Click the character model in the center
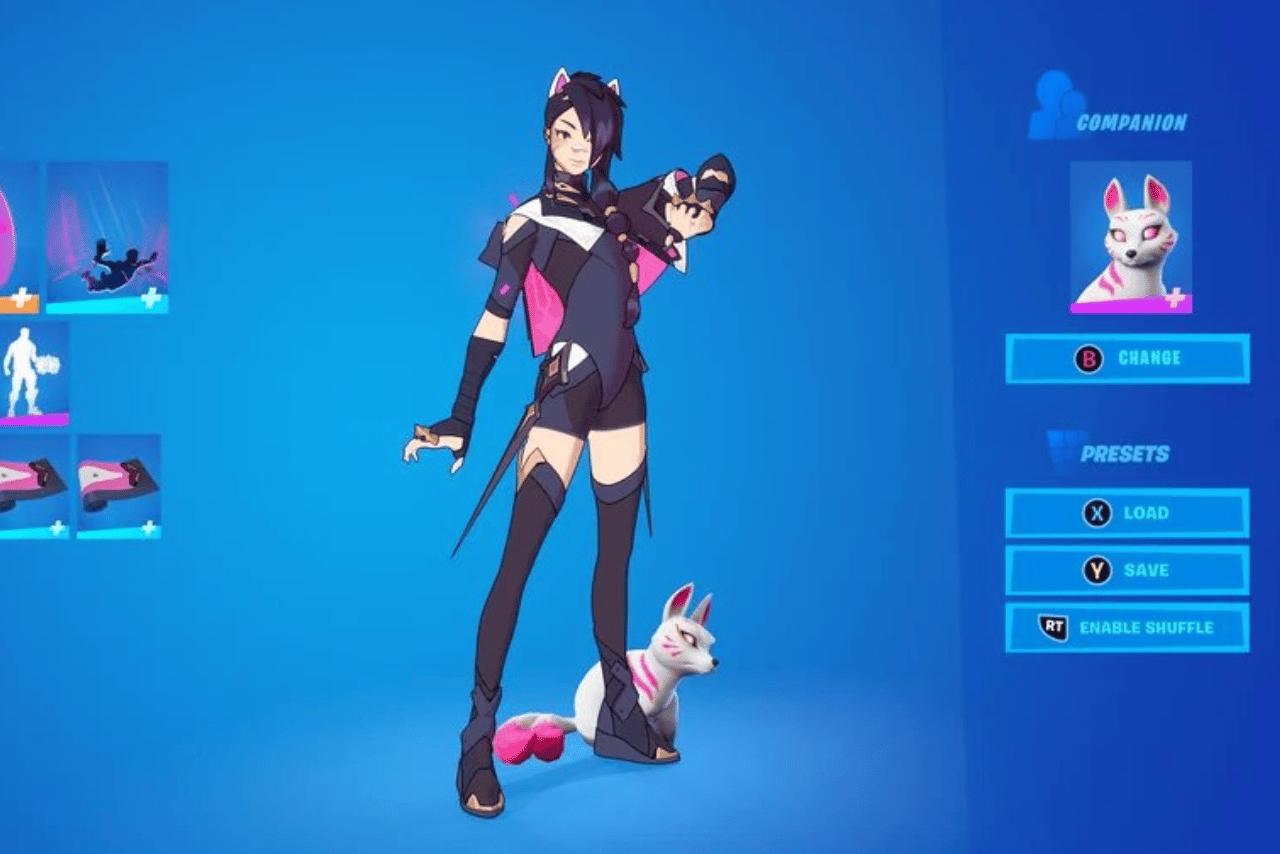 coord(570,420)
